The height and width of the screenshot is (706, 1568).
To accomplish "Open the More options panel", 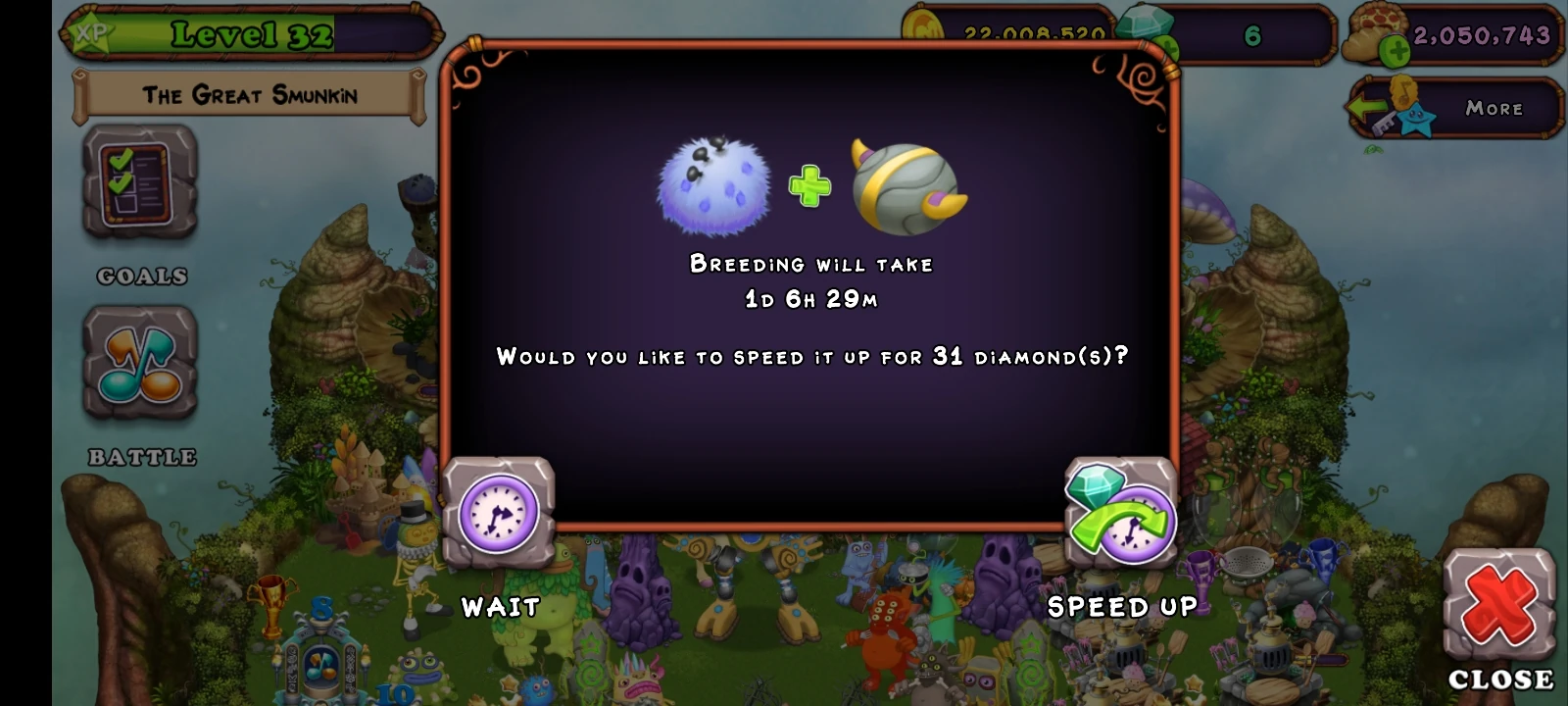I will 1494,109.
